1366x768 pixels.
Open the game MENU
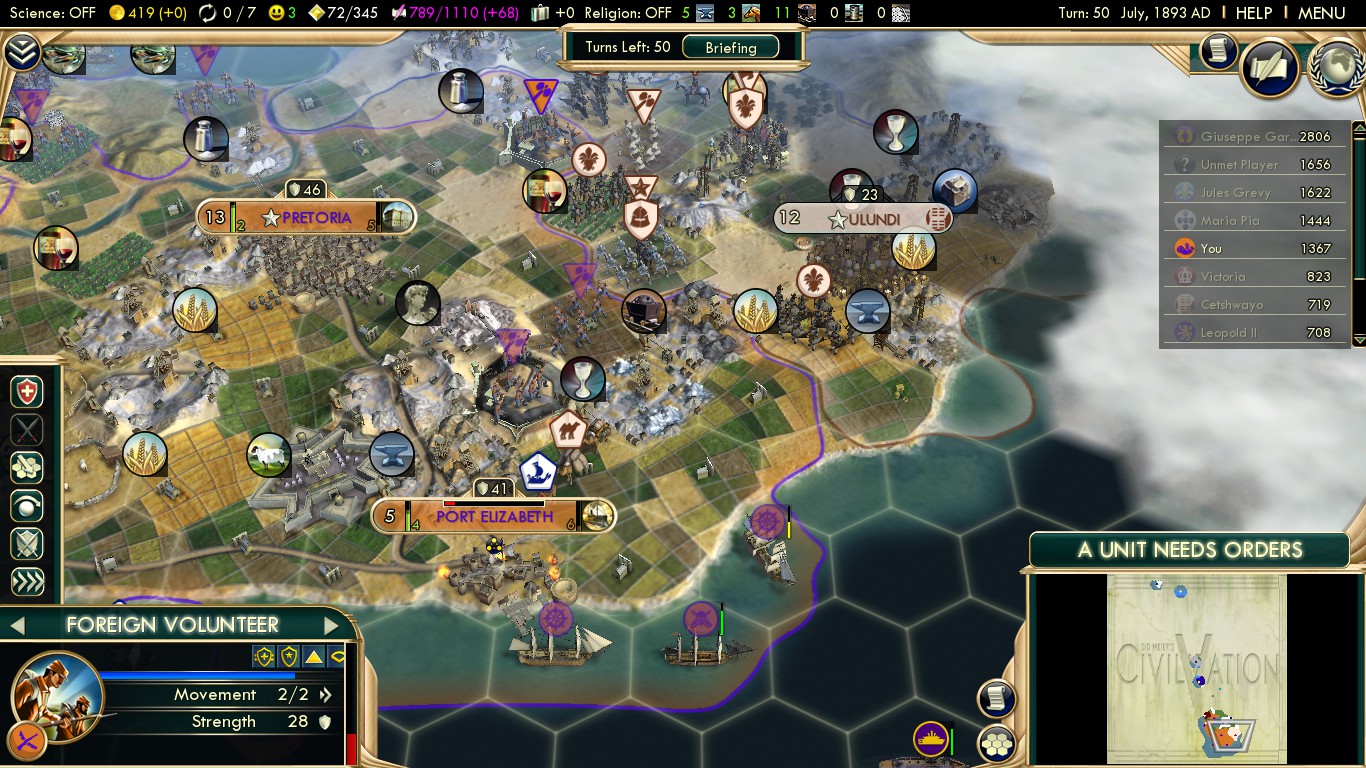pyautogui.click(x=1321, y=13)
